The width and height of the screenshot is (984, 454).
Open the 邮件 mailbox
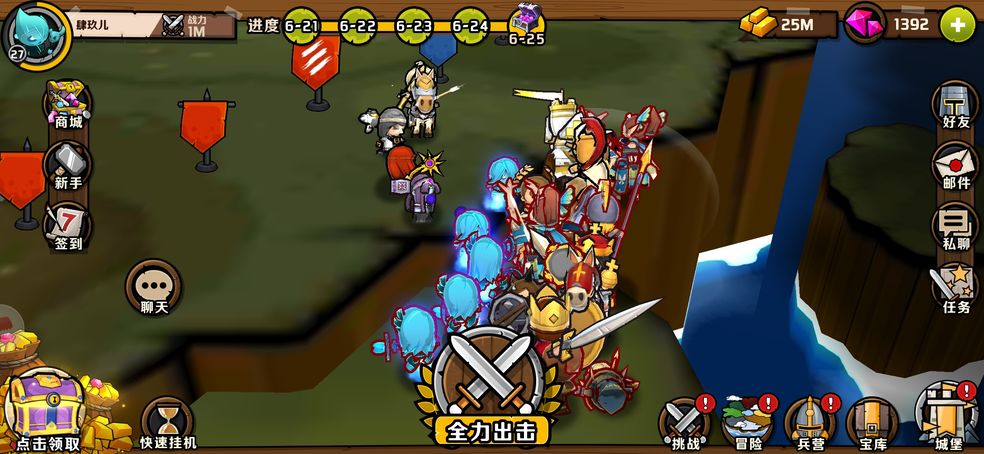(955, 165)
